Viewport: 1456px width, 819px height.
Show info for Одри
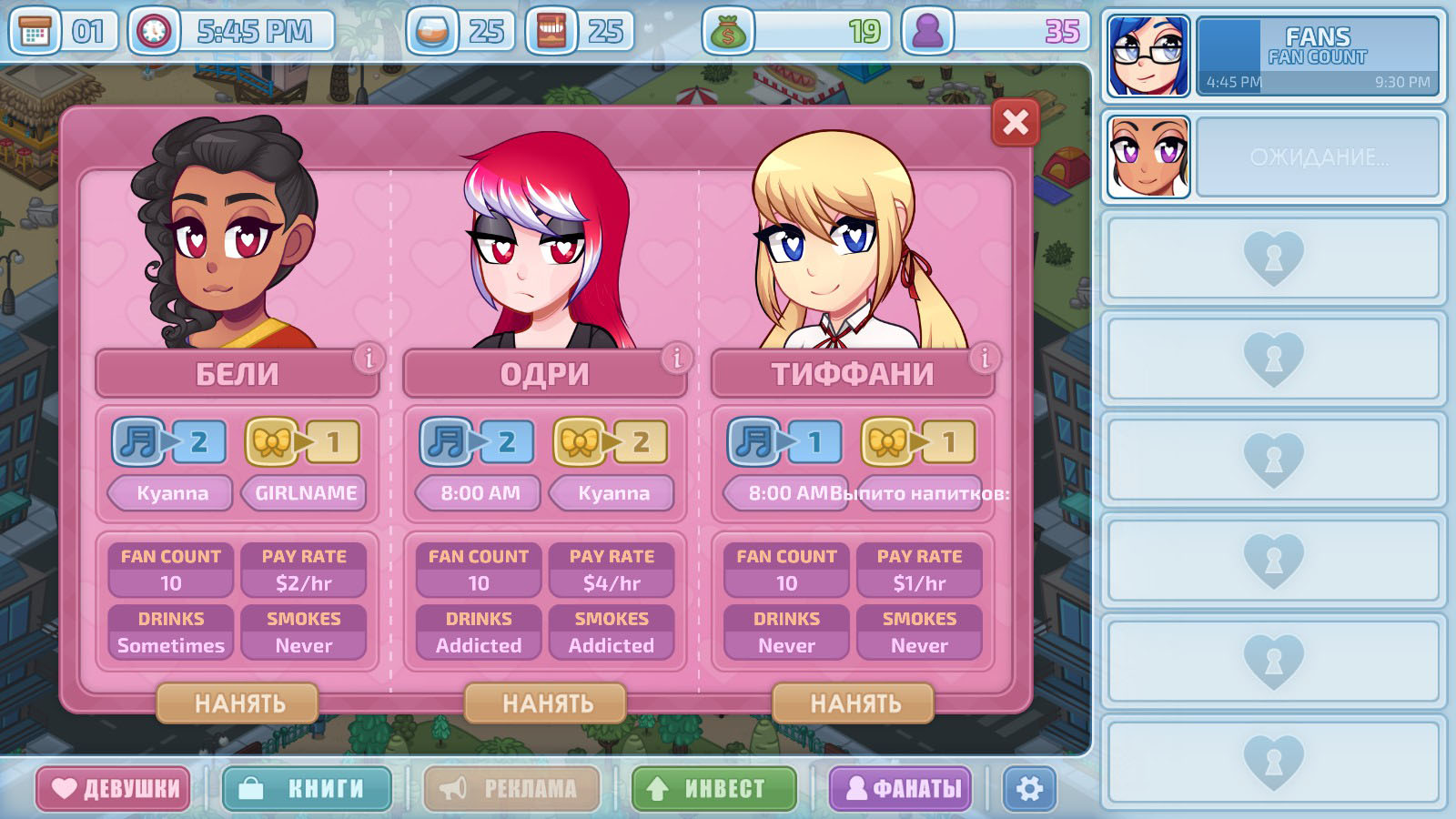pos(676,359)
